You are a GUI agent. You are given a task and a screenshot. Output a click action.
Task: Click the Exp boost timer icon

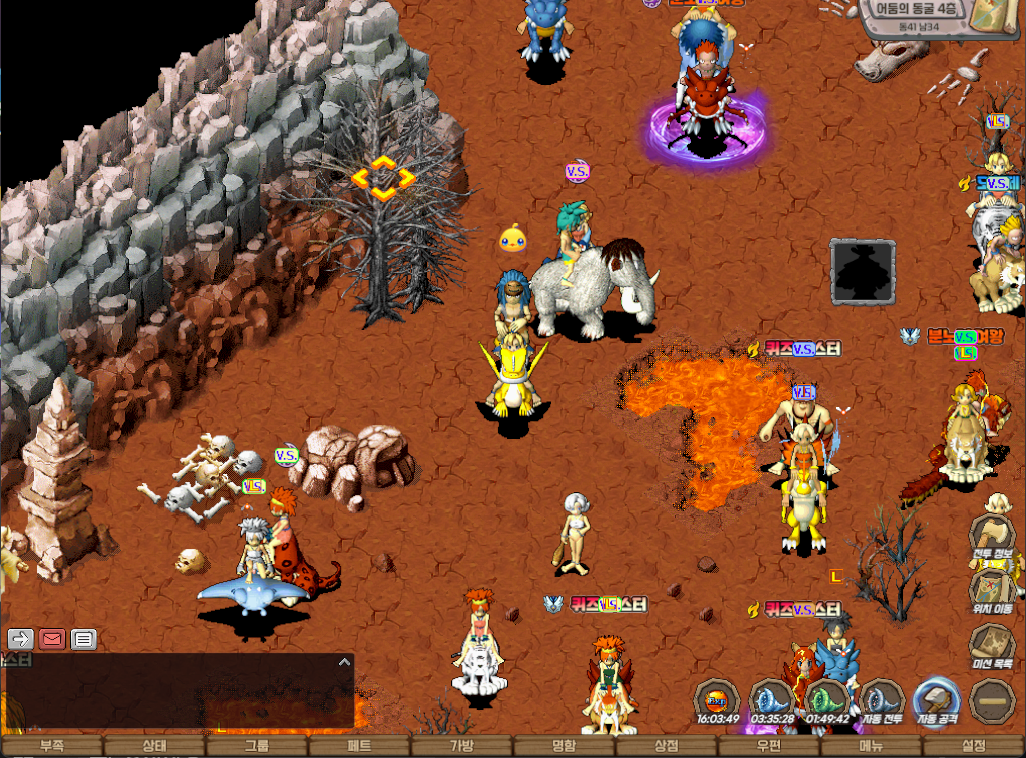point(717,699)
